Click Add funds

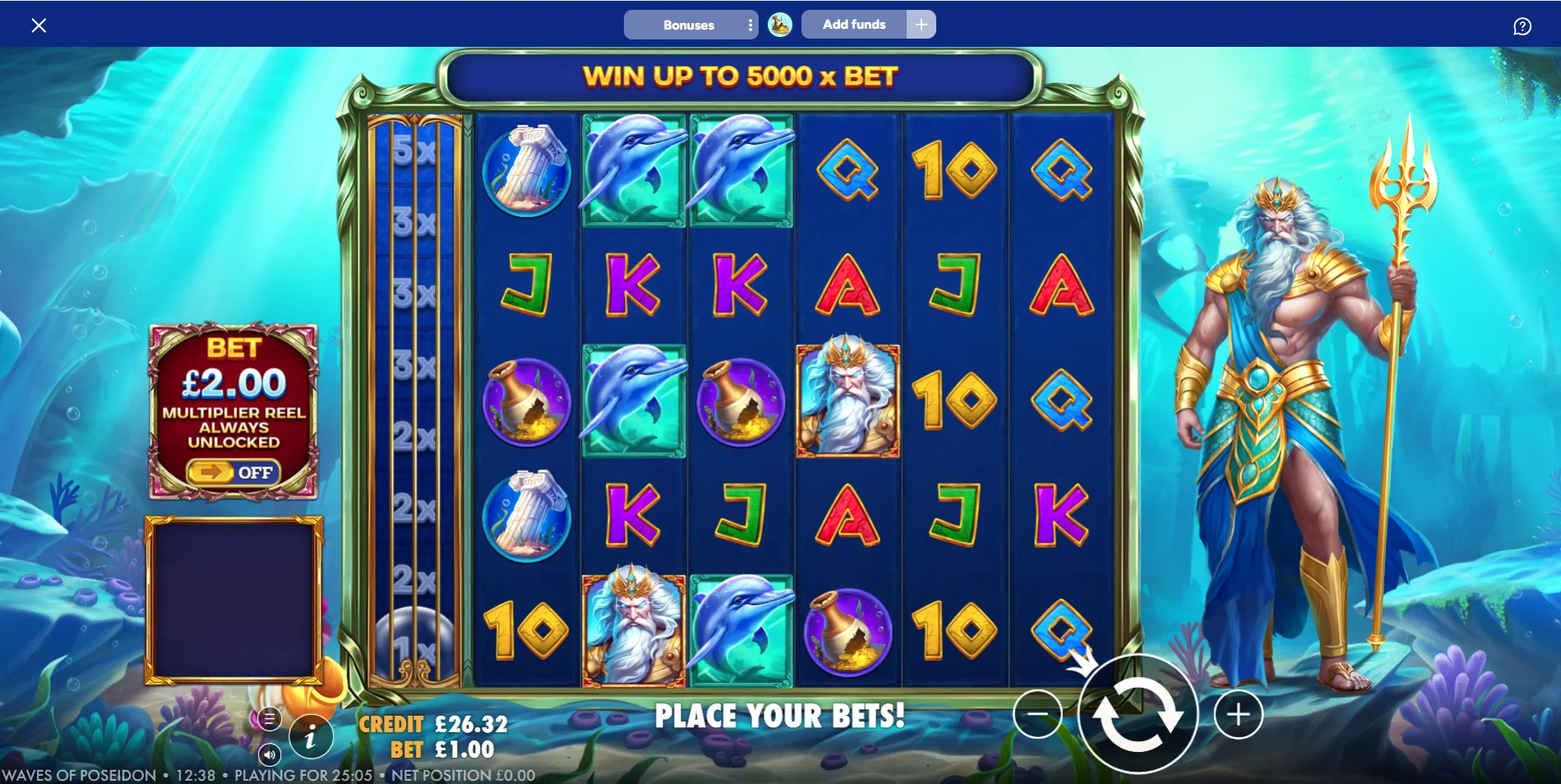tap(854, 25)
